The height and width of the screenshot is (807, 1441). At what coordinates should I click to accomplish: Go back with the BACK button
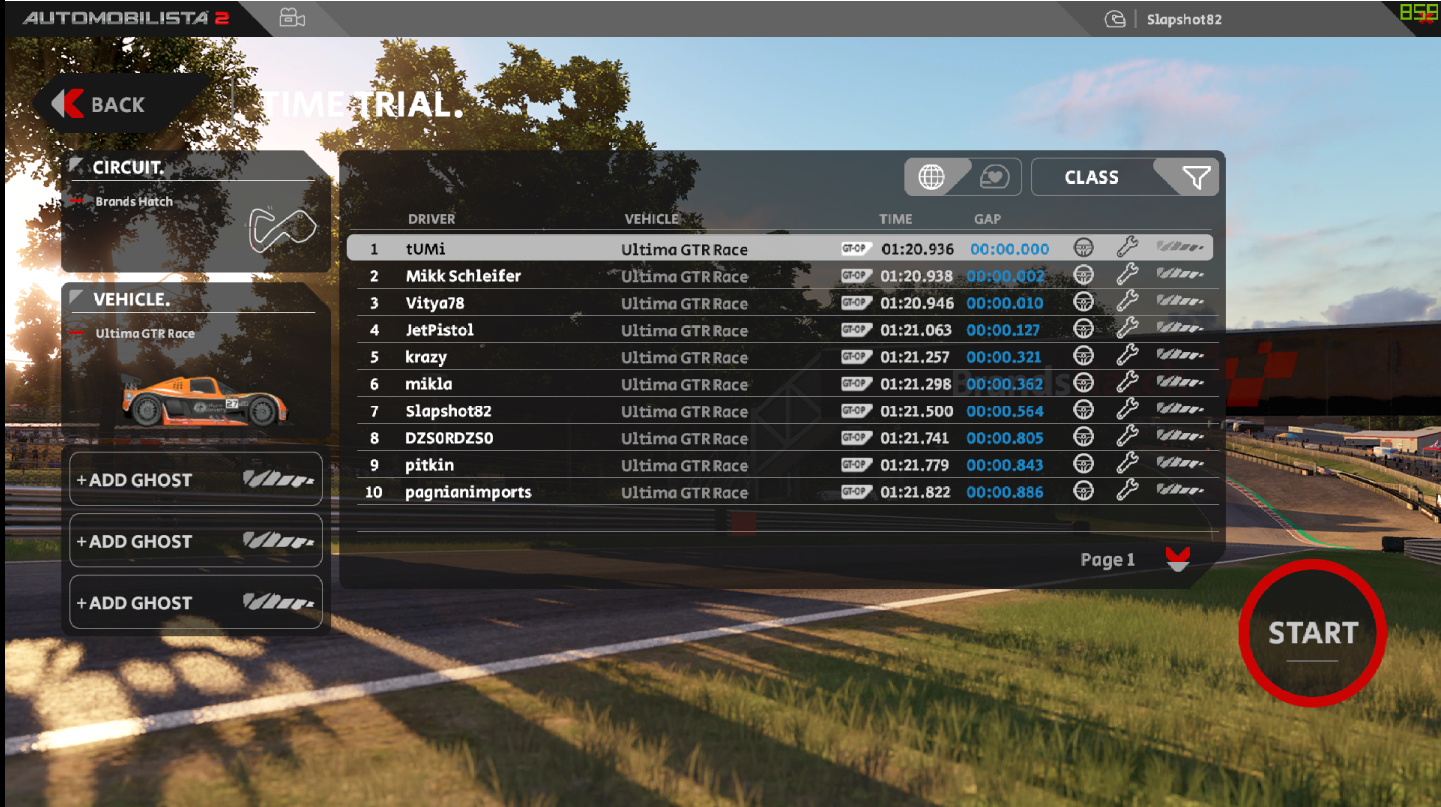(x=104, y=104)
